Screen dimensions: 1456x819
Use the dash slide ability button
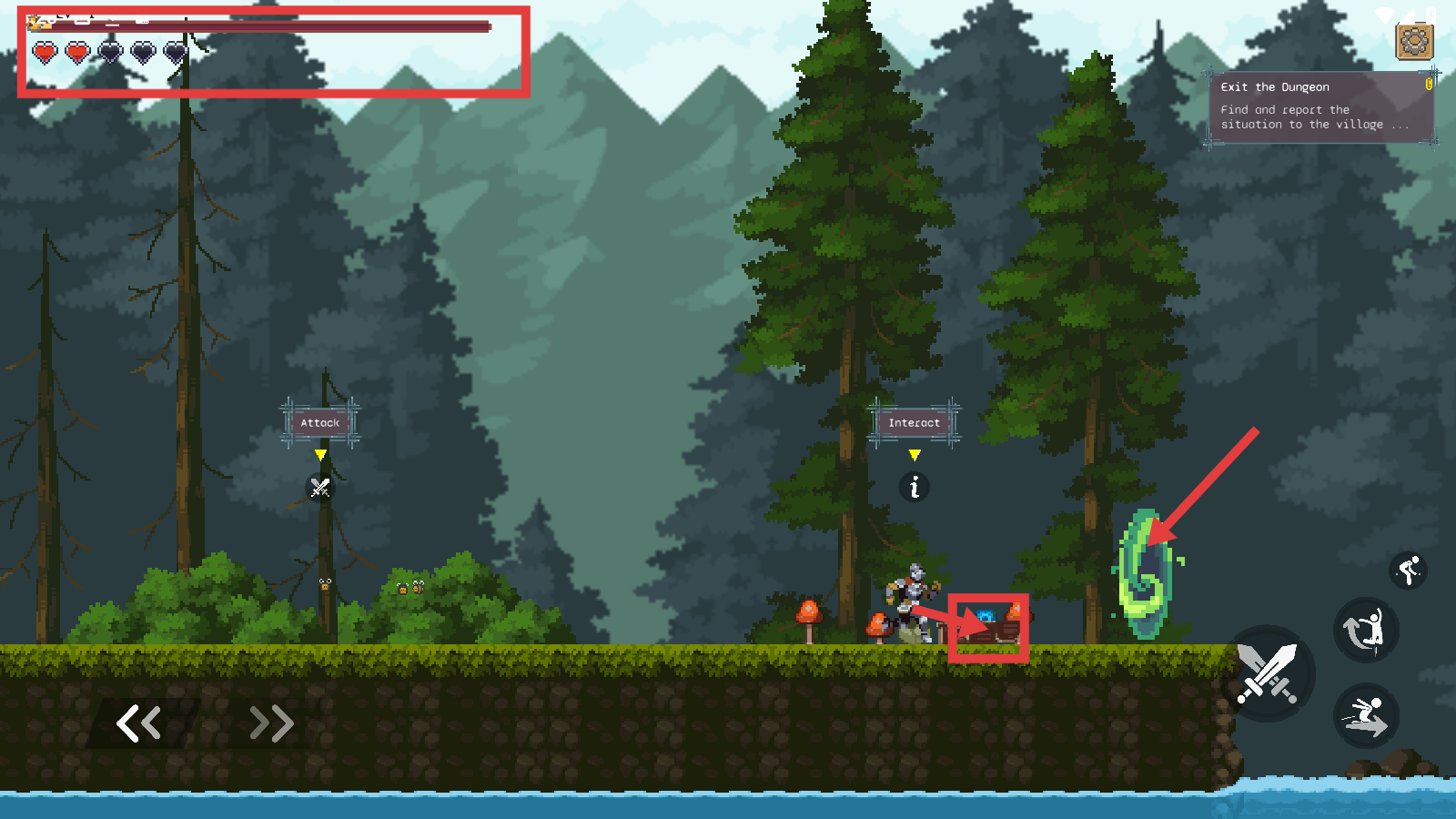(1365, 715)
